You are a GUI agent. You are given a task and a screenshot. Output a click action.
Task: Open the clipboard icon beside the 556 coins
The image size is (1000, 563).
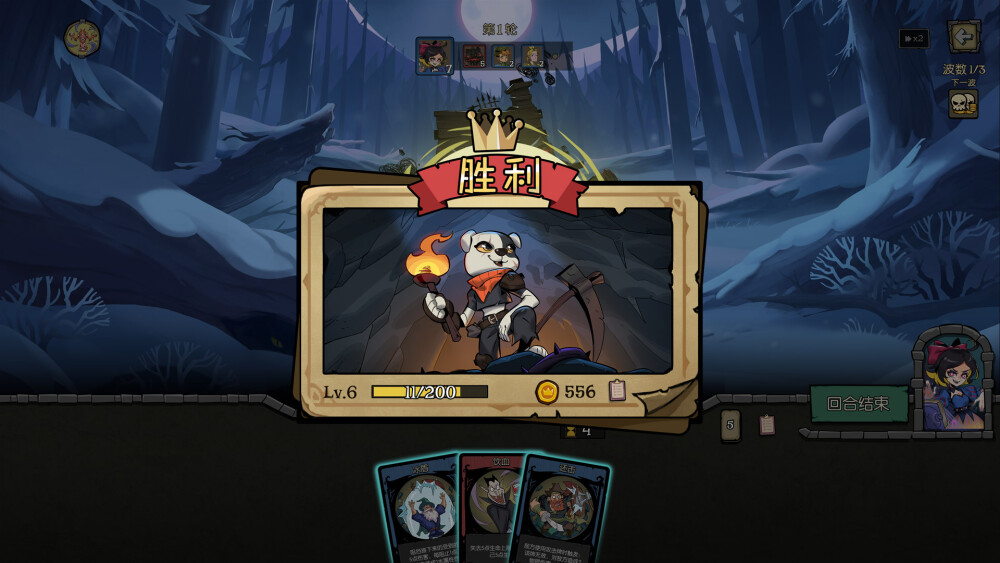pyautogui.click(x=617, y=391)
